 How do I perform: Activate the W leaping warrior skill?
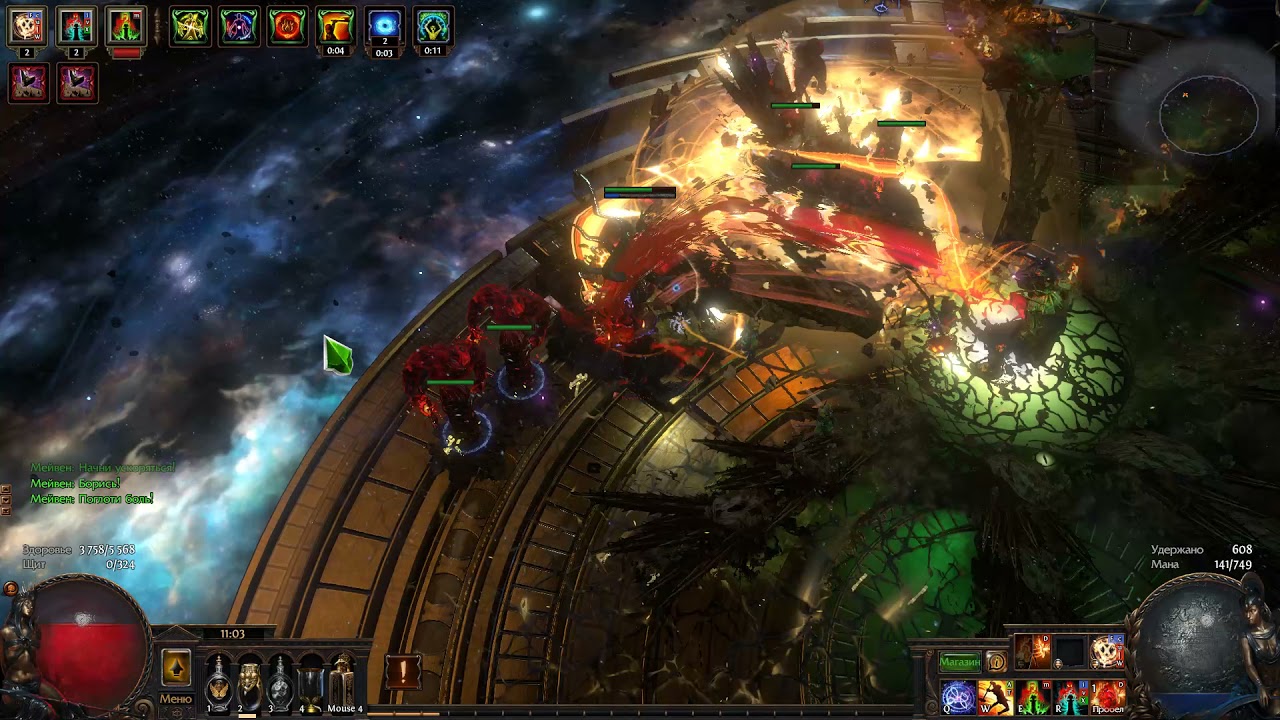click(x=994, y=695)
